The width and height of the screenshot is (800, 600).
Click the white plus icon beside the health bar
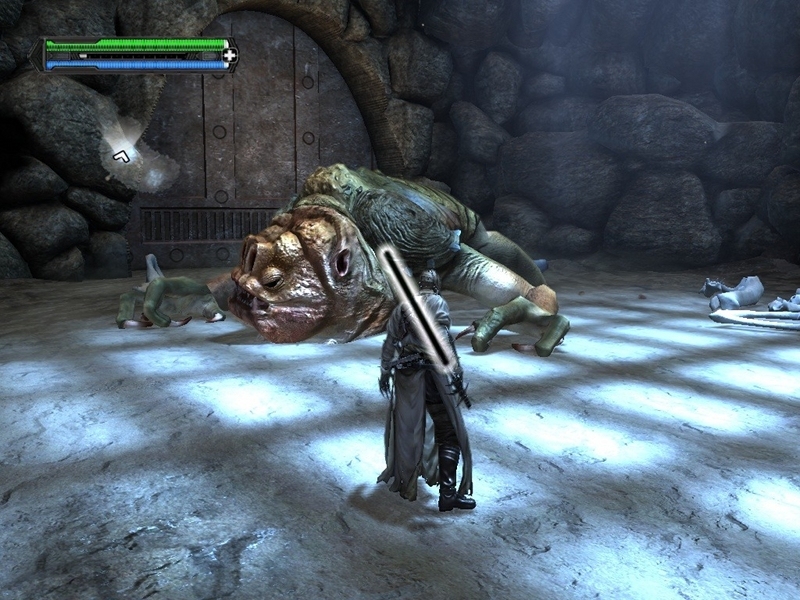click(229, 55)
